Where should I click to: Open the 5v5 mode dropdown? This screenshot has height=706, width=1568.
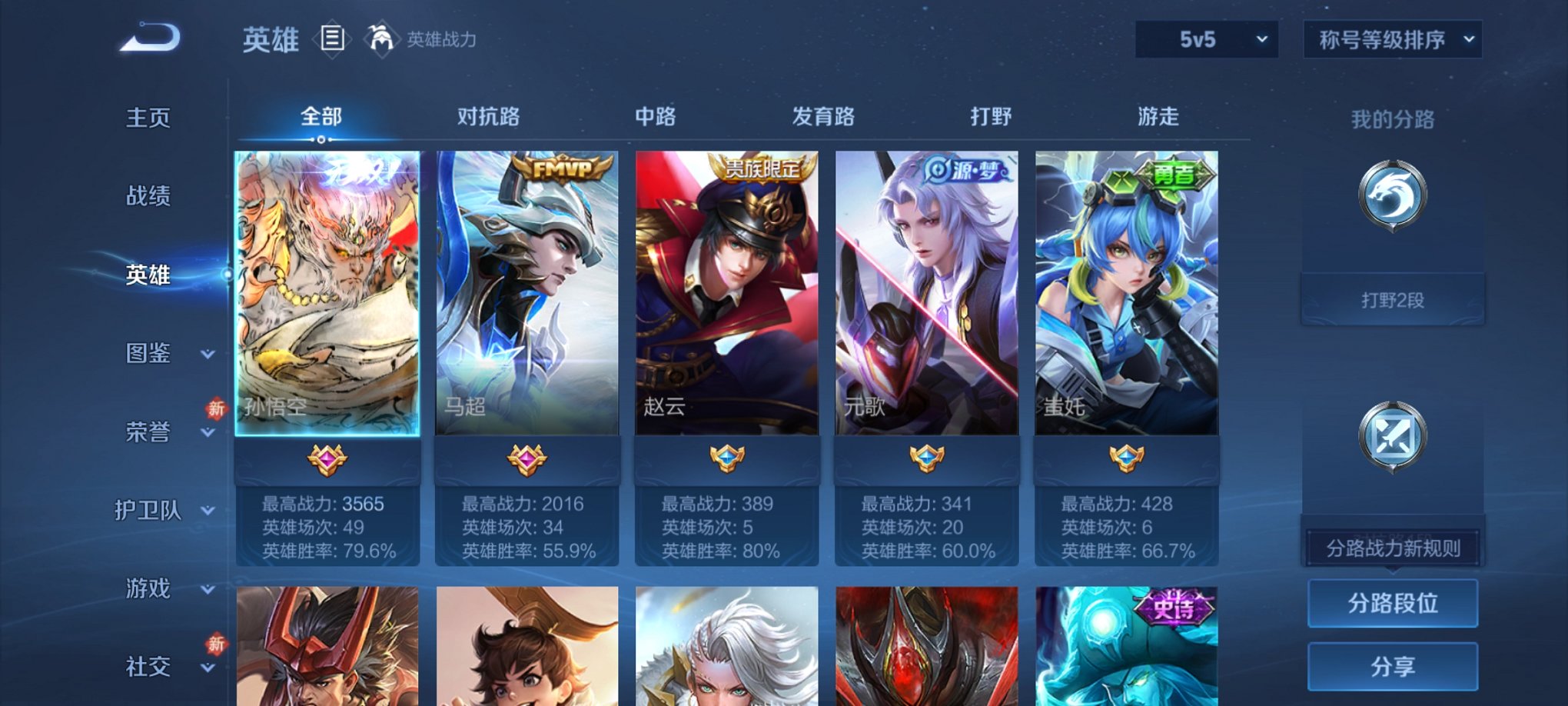click(1205, 37)
